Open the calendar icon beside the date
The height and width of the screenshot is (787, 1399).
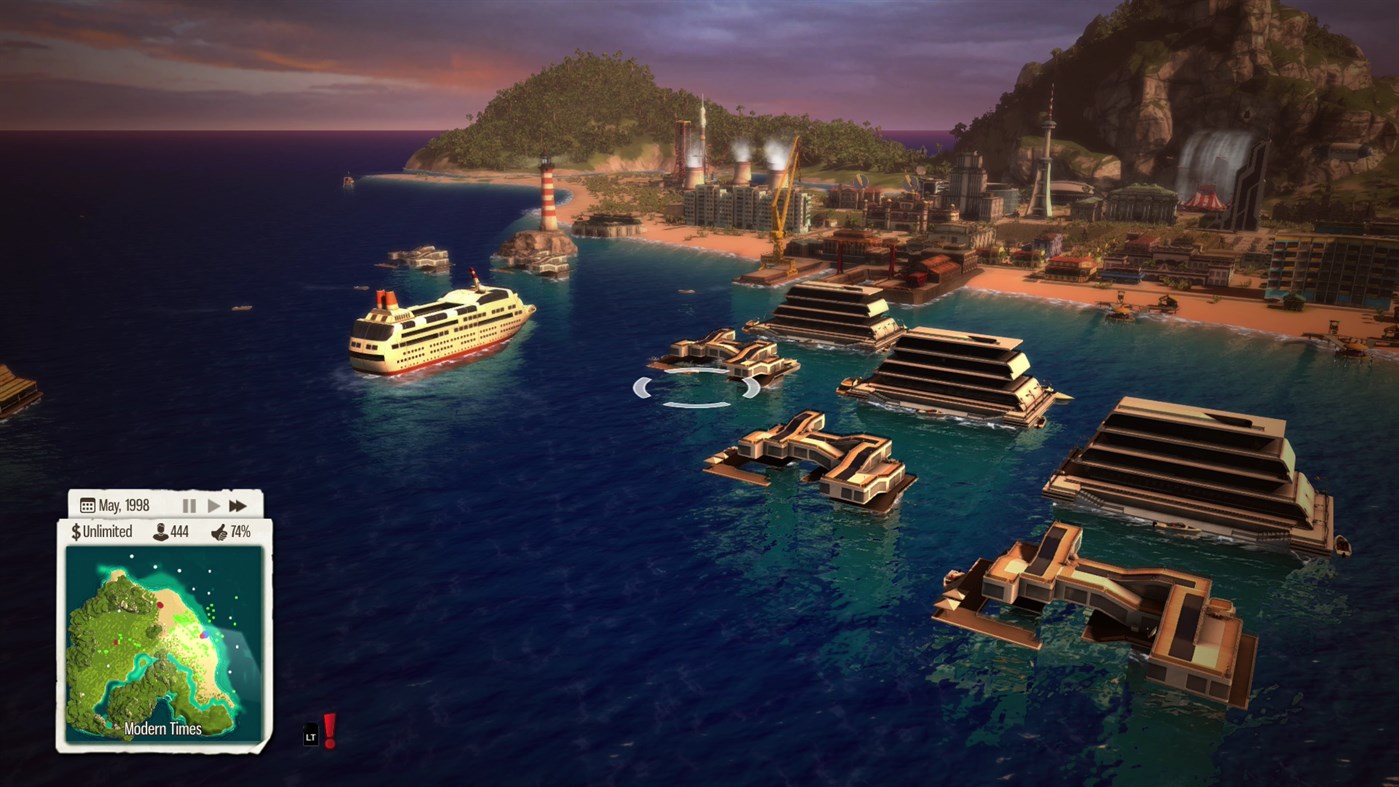click(x=86, y=505)
